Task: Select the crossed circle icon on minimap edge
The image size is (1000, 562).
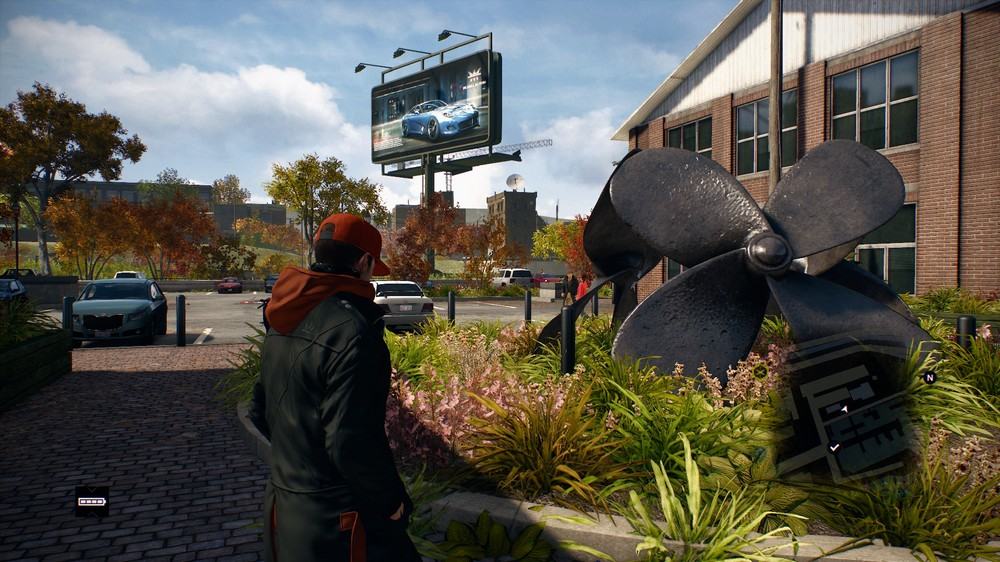Action: [761, 371]
